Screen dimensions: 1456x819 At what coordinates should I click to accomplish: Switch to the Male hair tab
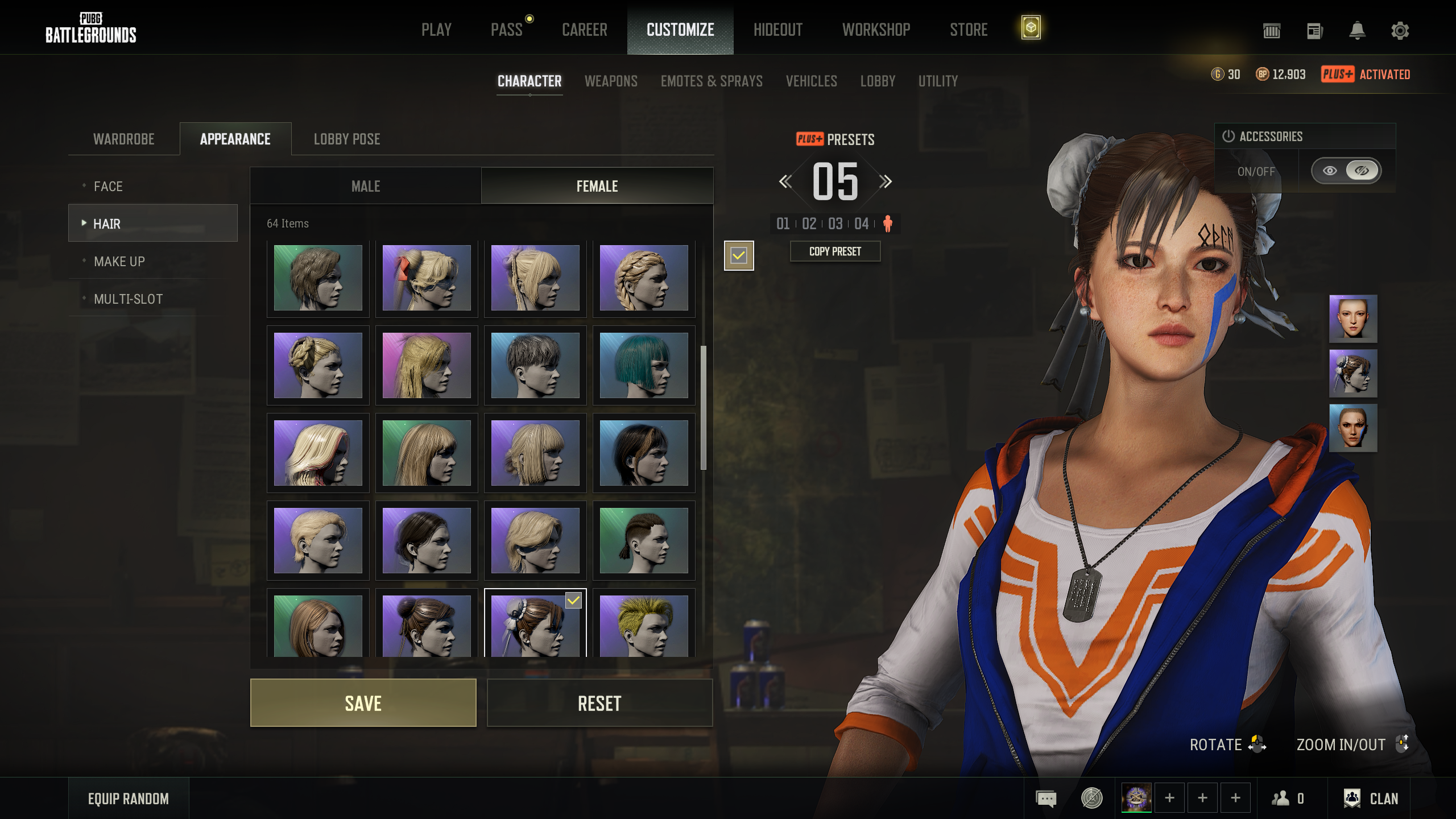point(366,186)
